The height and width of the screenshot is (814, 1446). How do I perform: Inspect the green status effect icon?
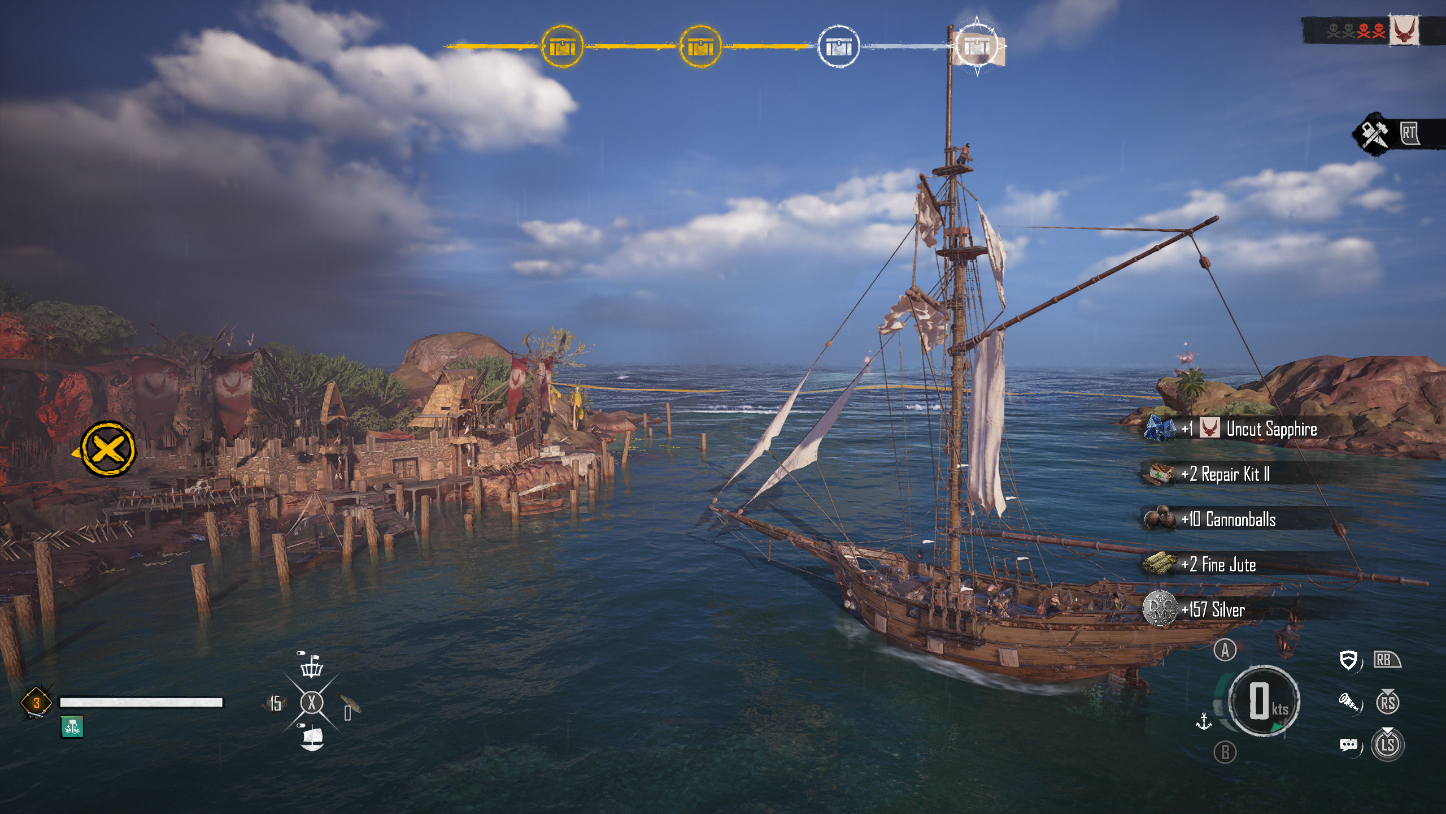[x=71, y=727]
